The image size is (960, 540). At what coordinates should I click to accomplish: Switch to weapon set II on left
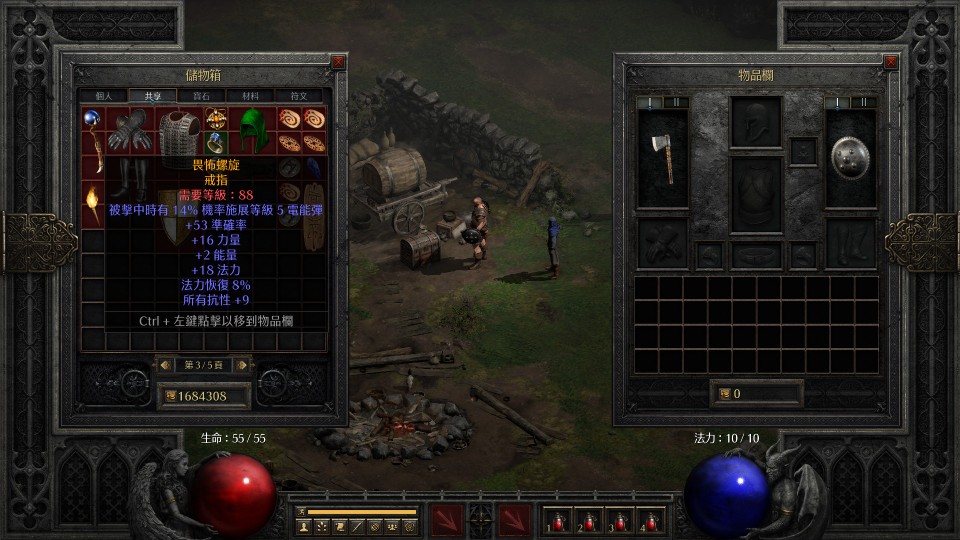pos(675,102)
